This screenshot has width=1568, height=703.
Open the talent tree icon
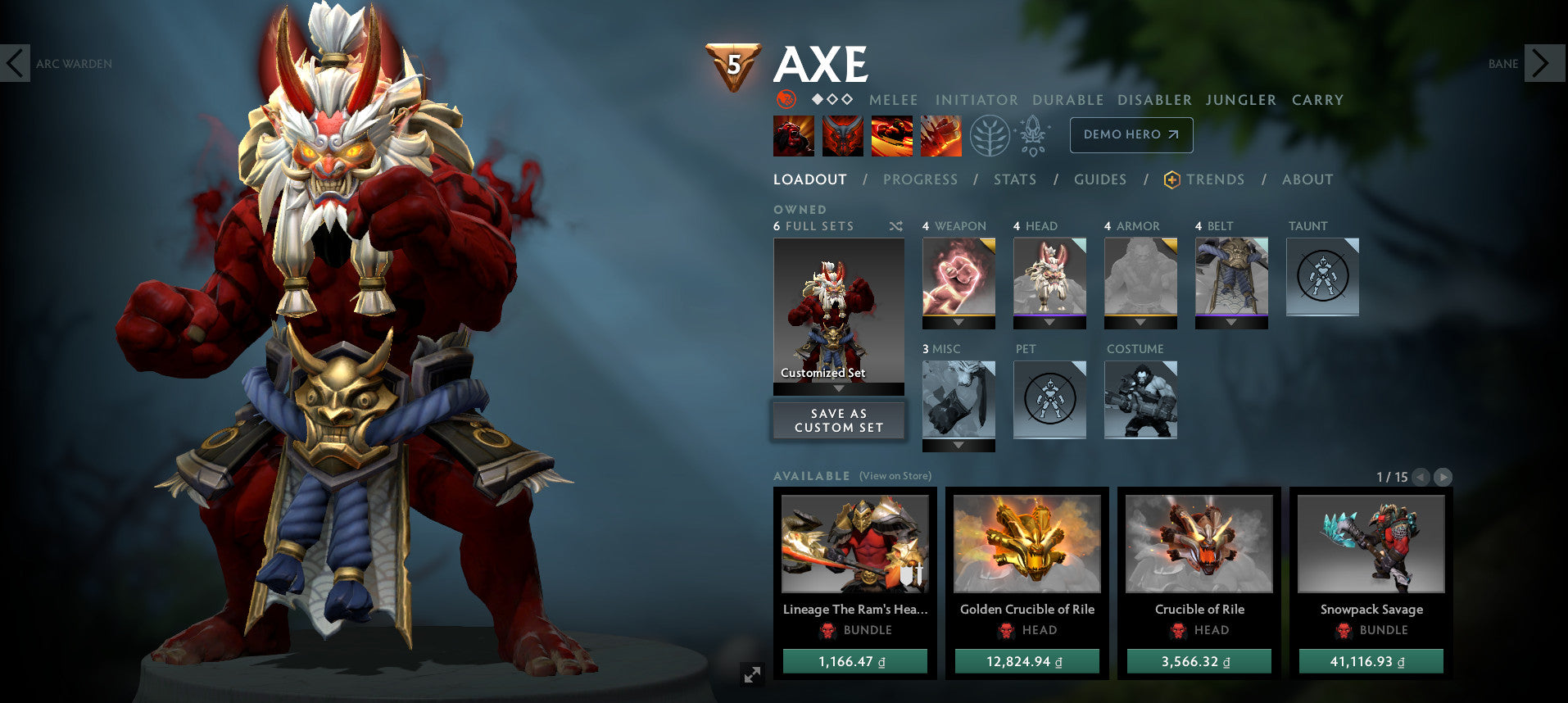click(991, 134)
